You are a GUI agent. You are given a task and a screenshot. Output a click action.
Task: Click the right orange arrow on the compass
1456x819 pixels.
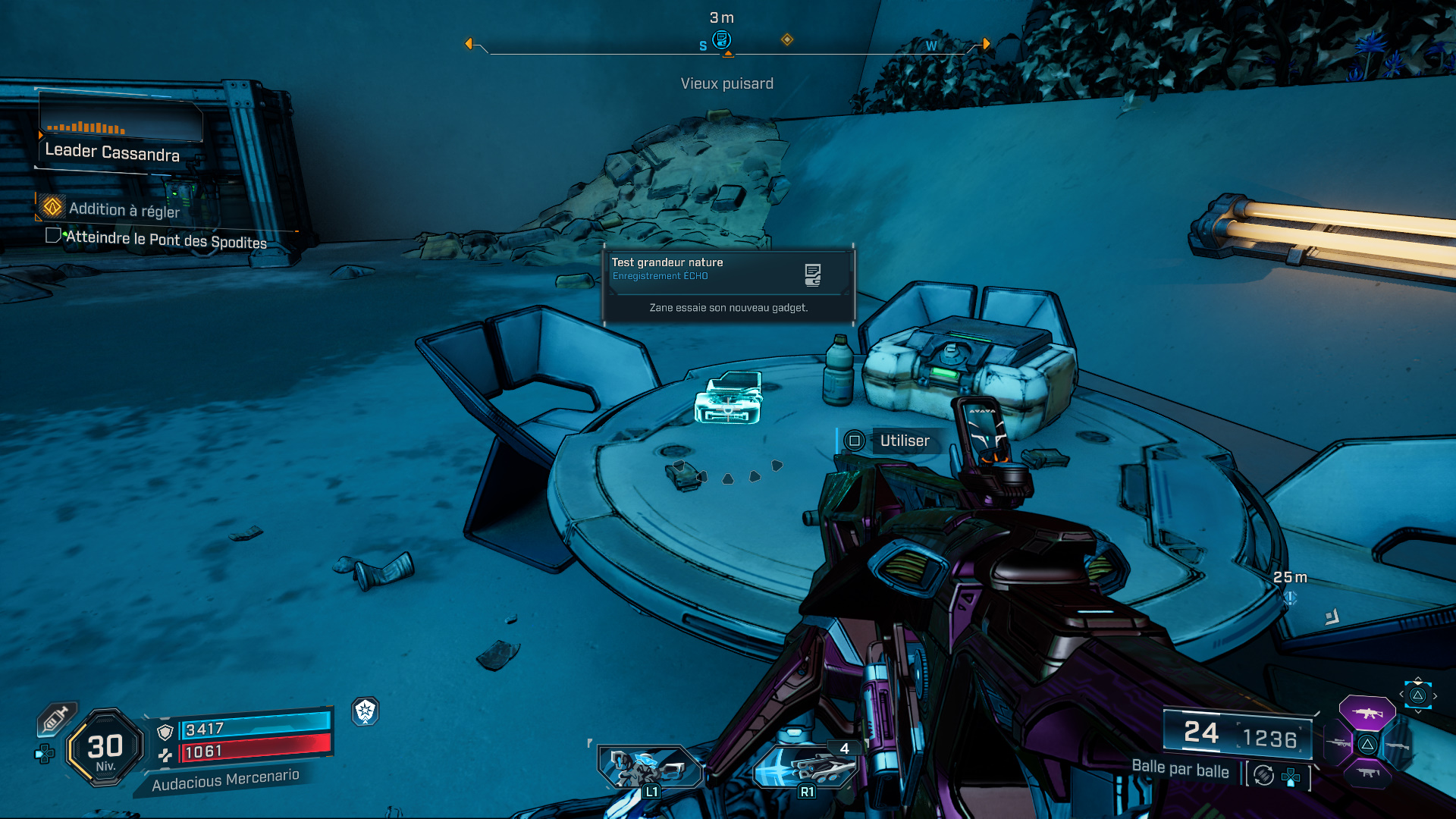coord(986,44)
